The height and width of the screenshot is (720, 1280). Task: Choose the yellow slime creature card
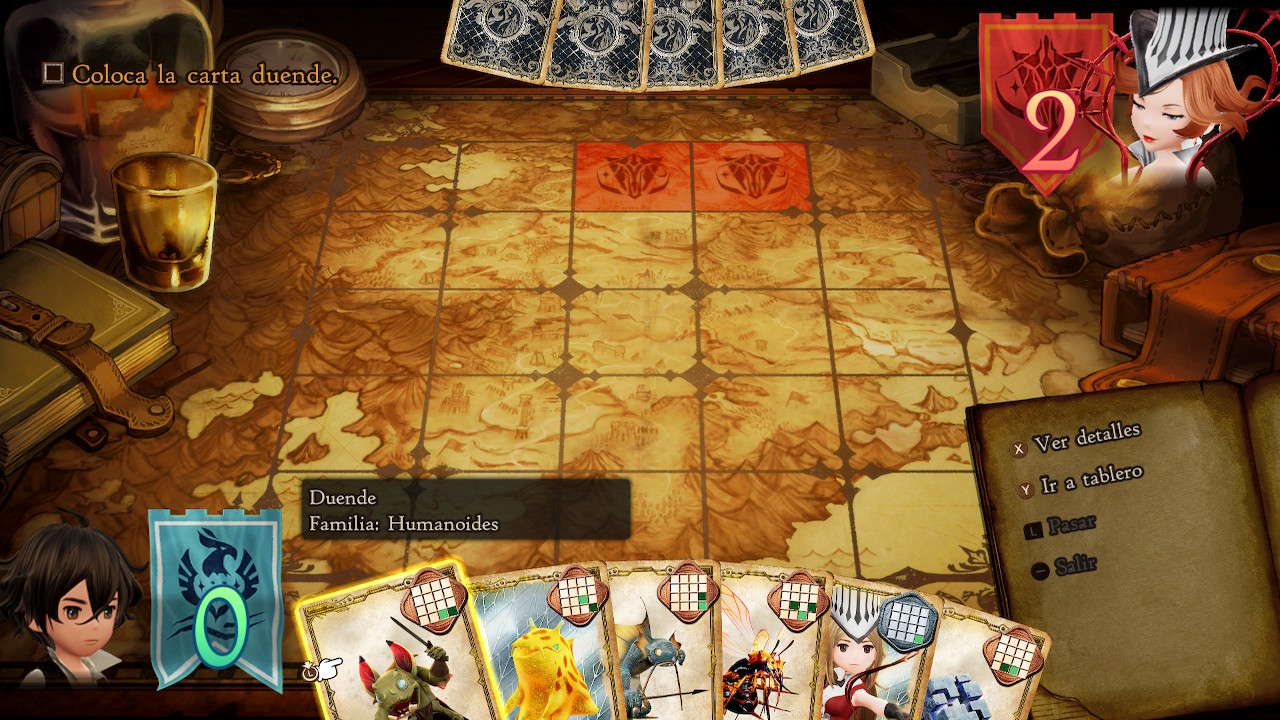[x=545, y=660]
